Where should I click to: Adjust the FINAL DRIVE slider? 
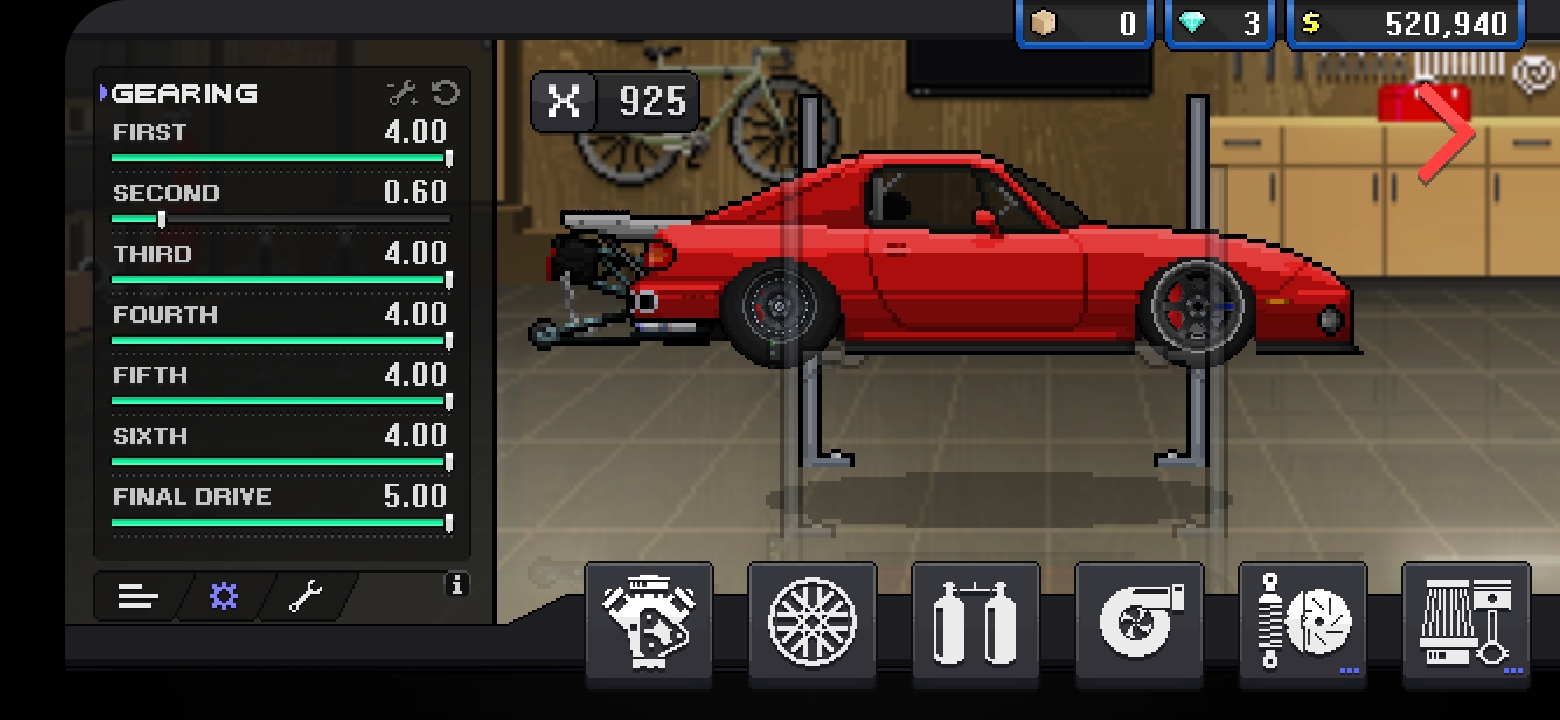(x=448, y=523)
